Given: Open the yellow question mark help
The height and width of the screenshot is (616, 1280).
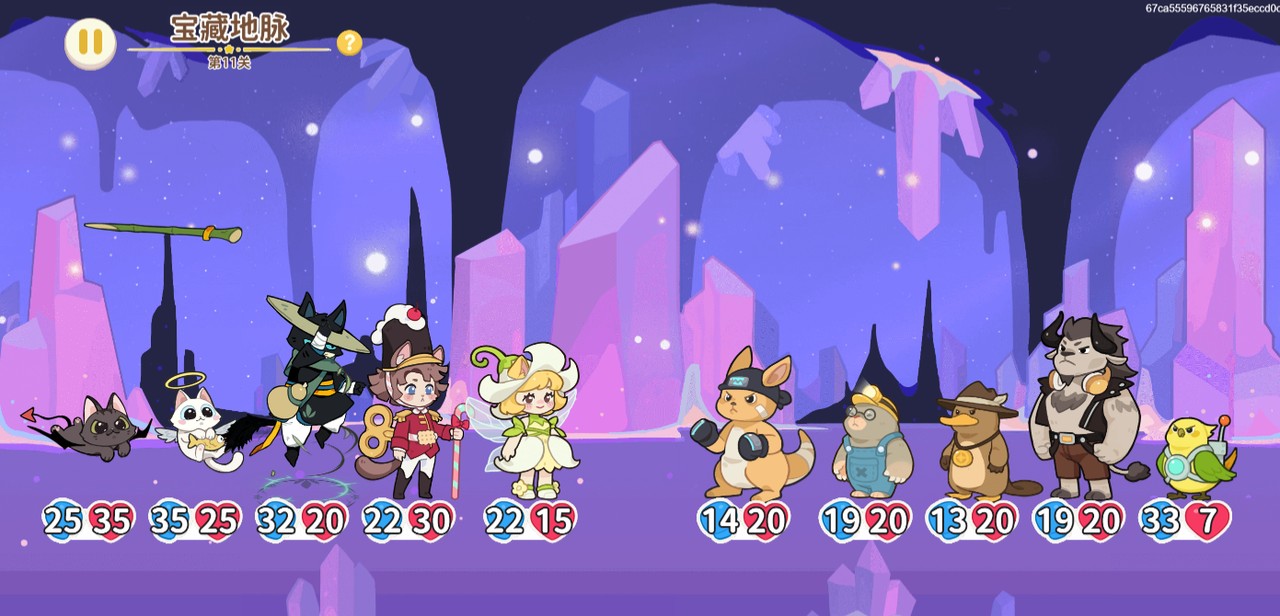Looking at the screenshot, I should (349, 43).
